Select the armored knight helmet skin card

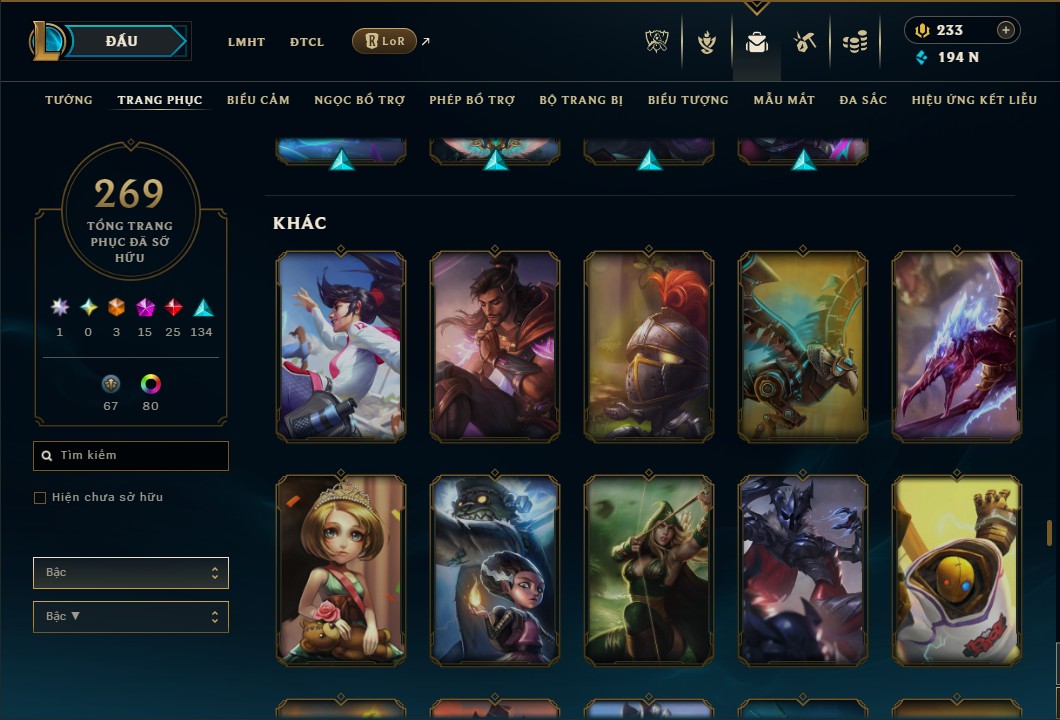(649, 346)
